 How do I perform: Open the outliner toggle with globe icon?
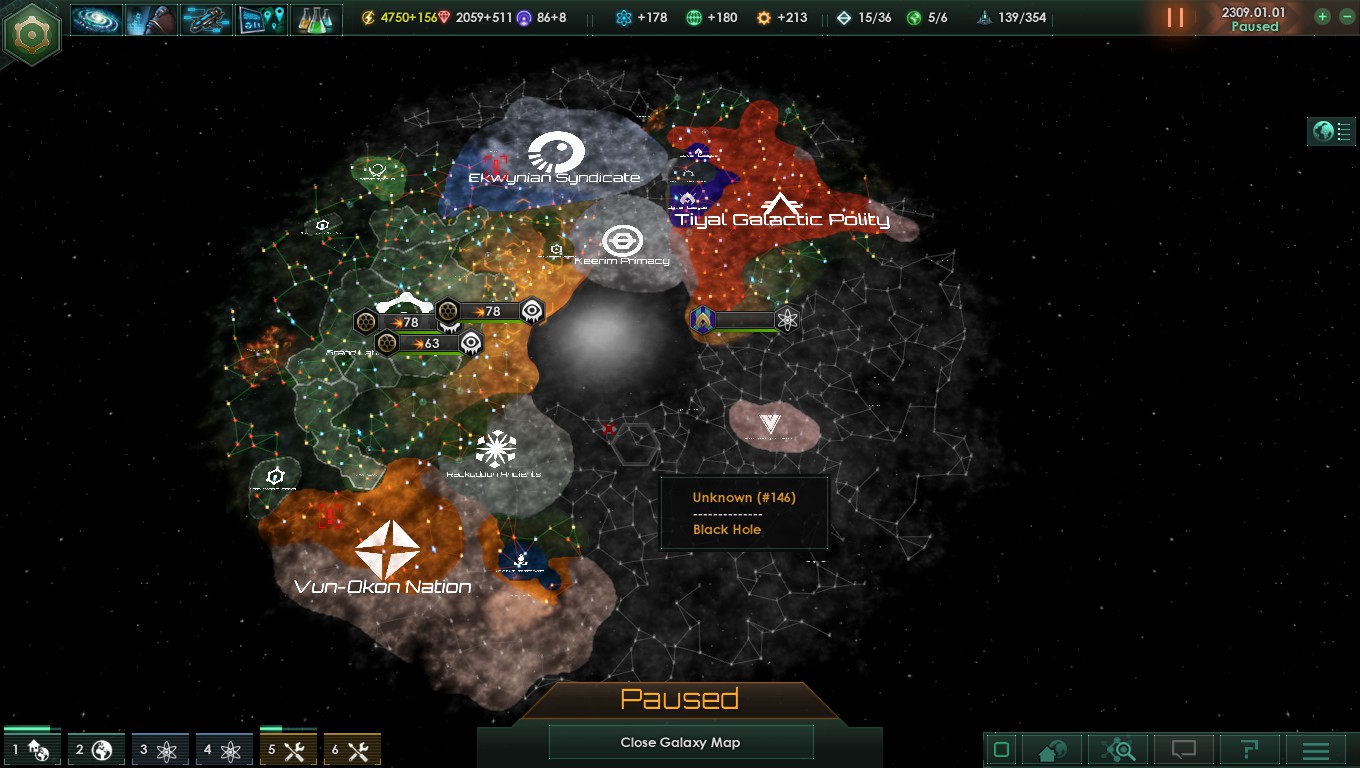1331,131
